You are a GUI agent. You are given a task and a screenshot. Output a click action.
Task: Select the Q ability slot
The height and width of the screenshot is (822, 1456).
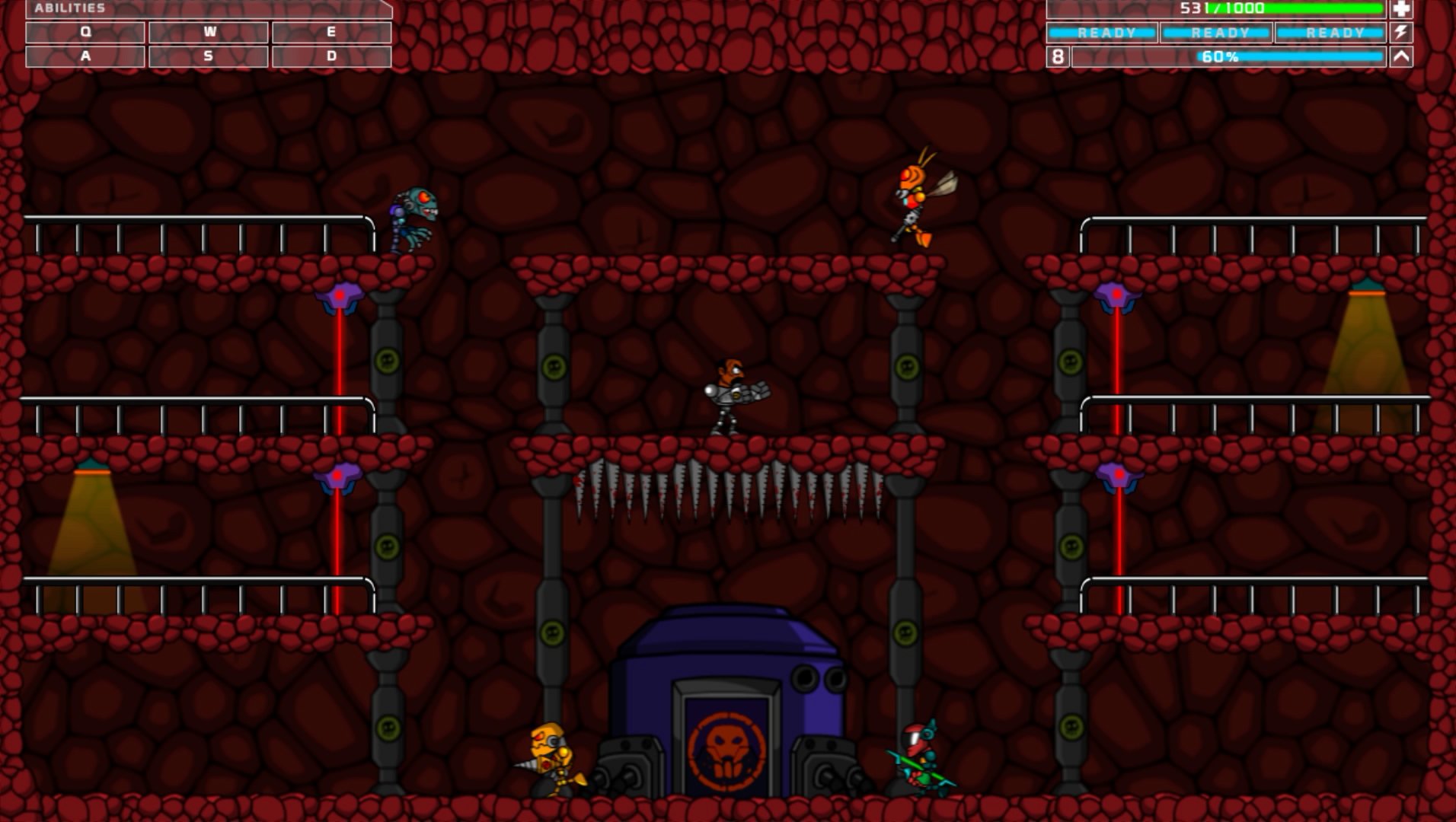[x=85, y=32]
